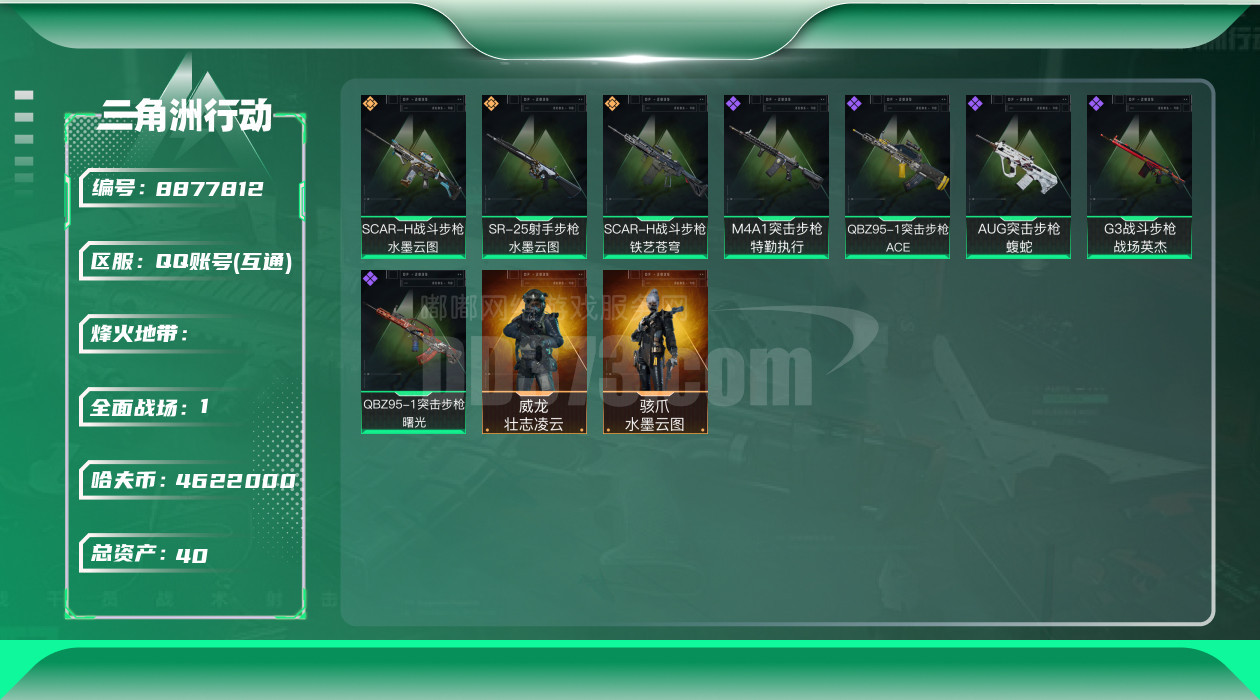Select the SCAR-H 水墨云图 weapon card
Image resolution: width=1260 pixels, height=700 pixels.
point(413,176)
